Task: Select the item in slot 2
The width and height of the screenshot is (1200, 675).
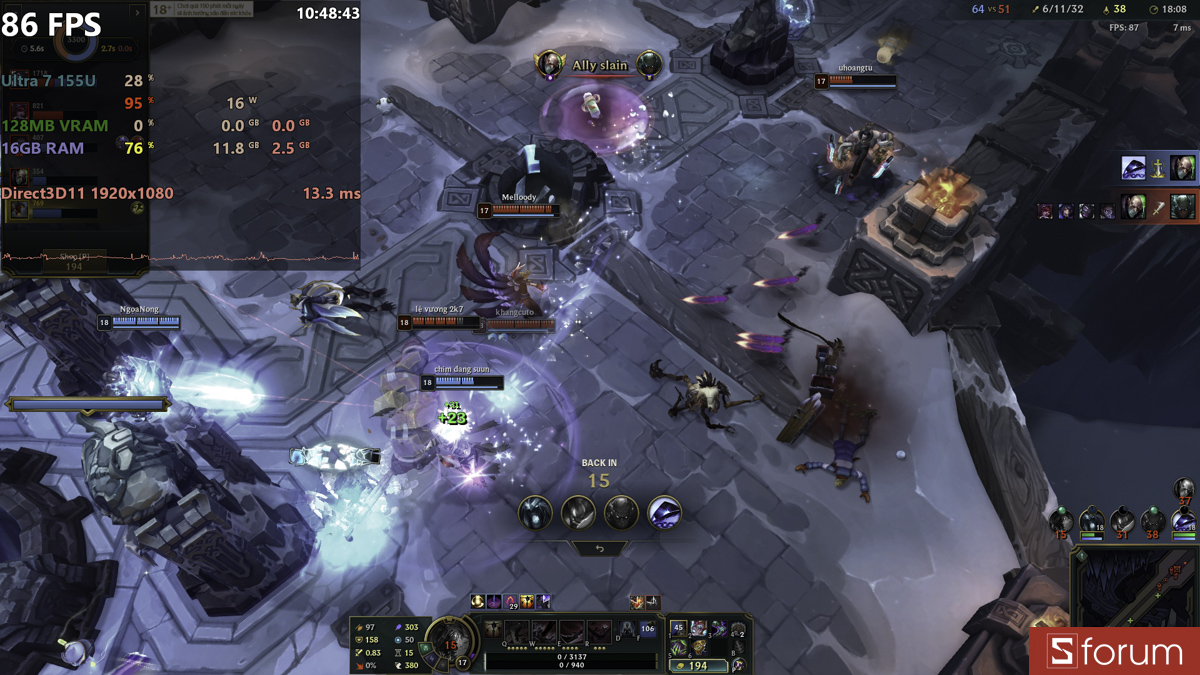Action: tap(698, 628)
